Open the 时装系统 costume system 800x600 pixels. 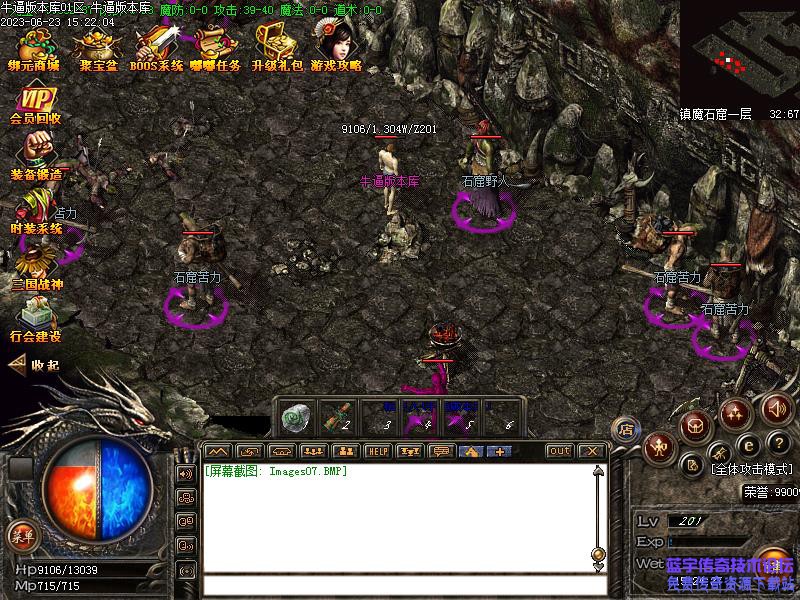[x=36, y=212]
